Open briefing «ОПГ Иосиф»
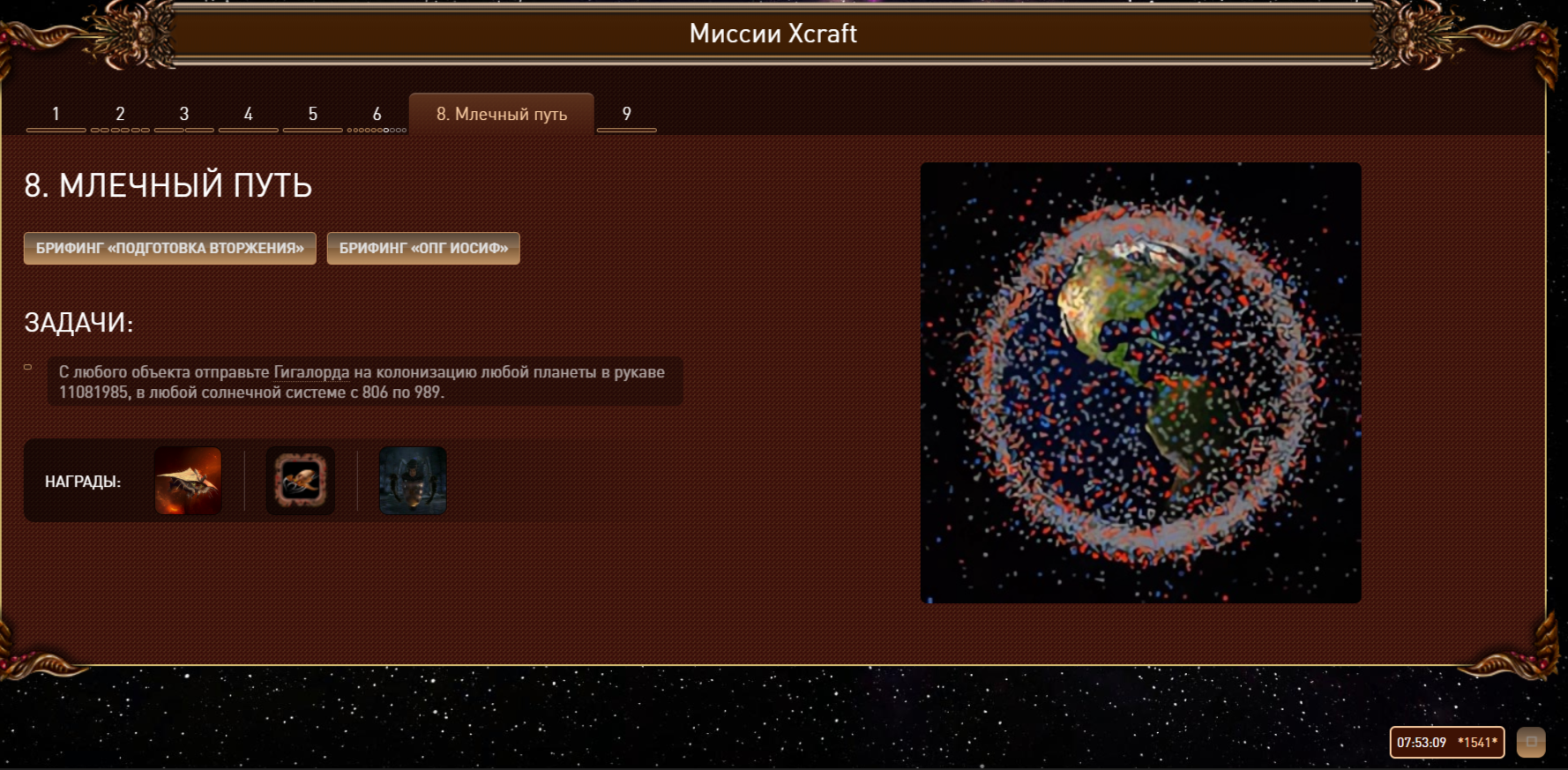Screen dimensions: 1568x770 click(x=423, y=249)
